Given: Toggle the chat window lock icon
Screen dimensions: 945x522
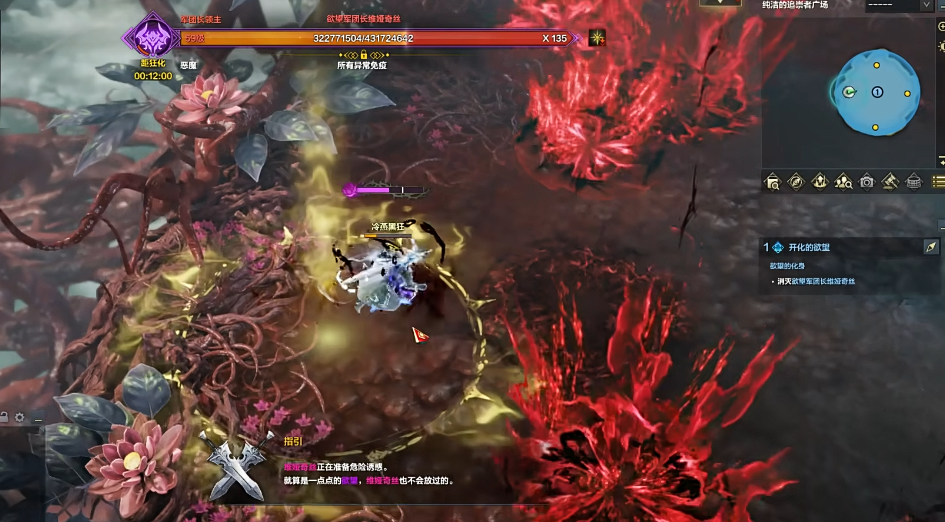Looking at the screenshot, I should coord(4,417).
